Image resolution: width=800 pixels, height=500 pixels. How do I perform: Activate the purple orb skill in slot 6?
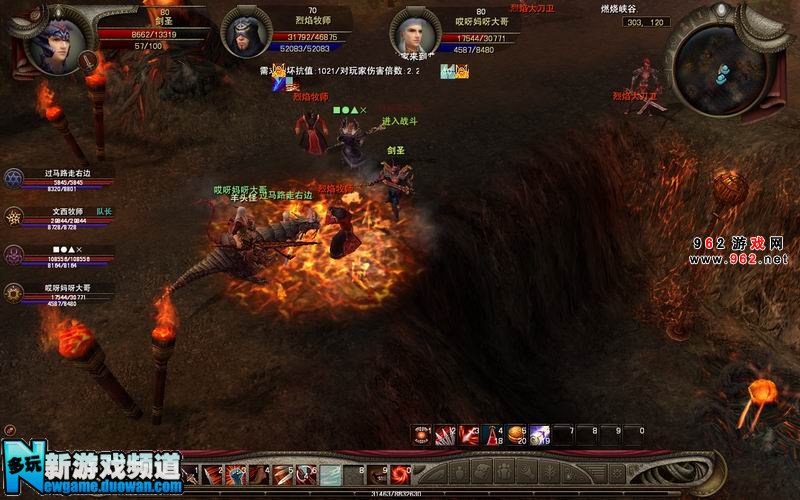click(539, 433)
